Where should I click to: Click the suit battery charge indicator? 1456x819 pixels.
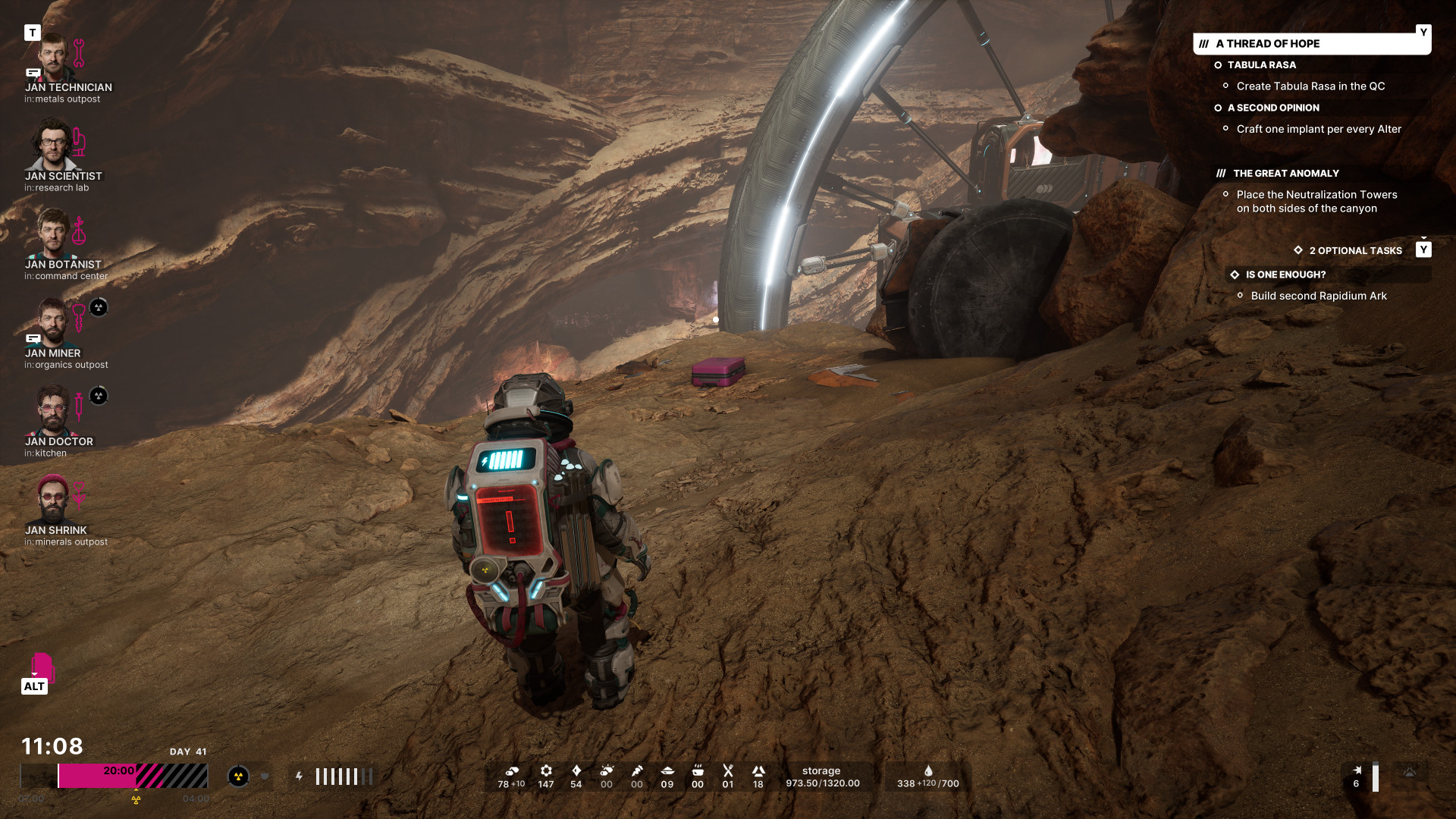343,777
